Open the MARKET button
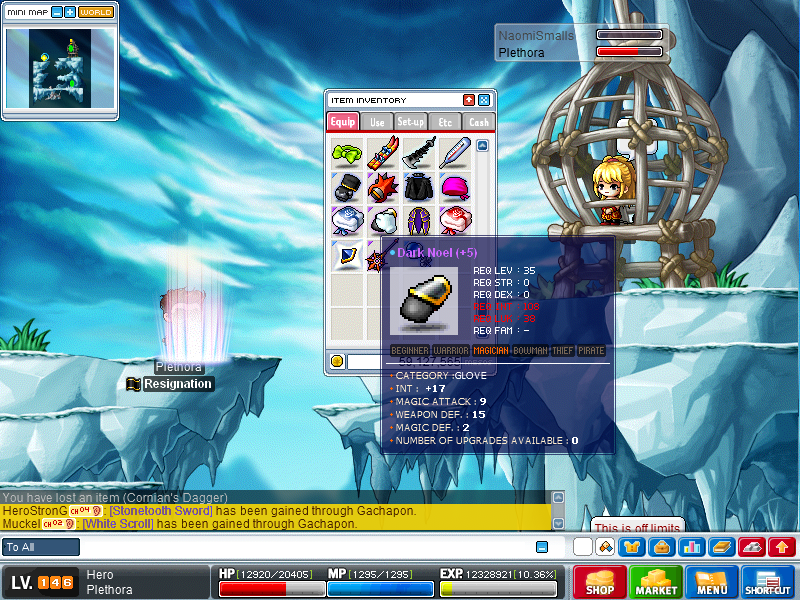This screenshot has height=600, width=800. pos(656,582)
